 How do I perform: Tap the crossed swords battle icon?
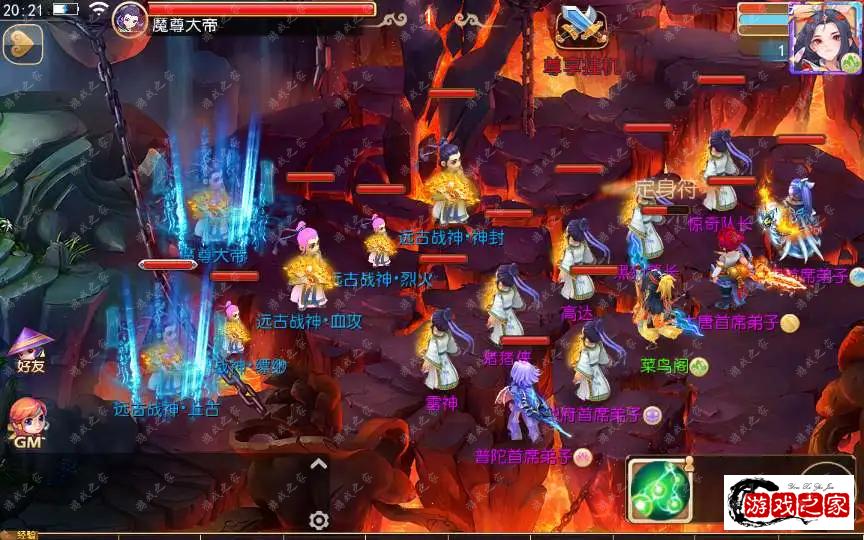pos(579,28)
